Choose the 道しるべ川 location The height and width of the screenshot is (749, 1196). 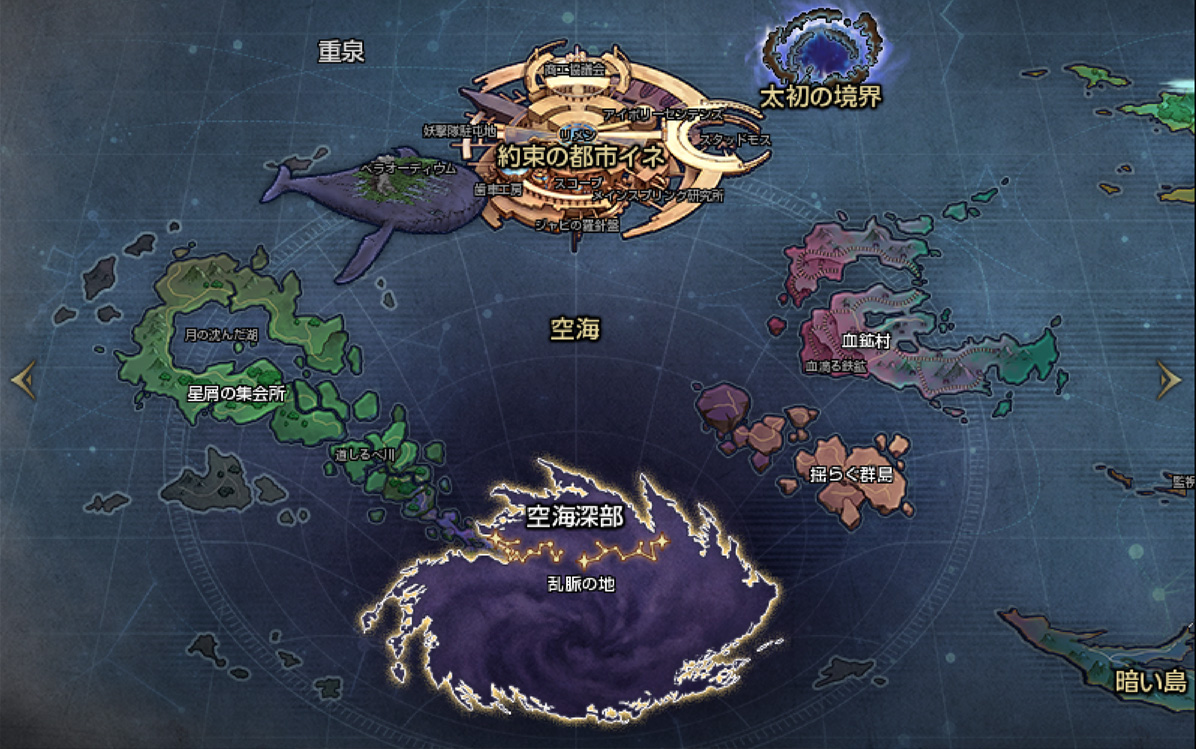366,454
